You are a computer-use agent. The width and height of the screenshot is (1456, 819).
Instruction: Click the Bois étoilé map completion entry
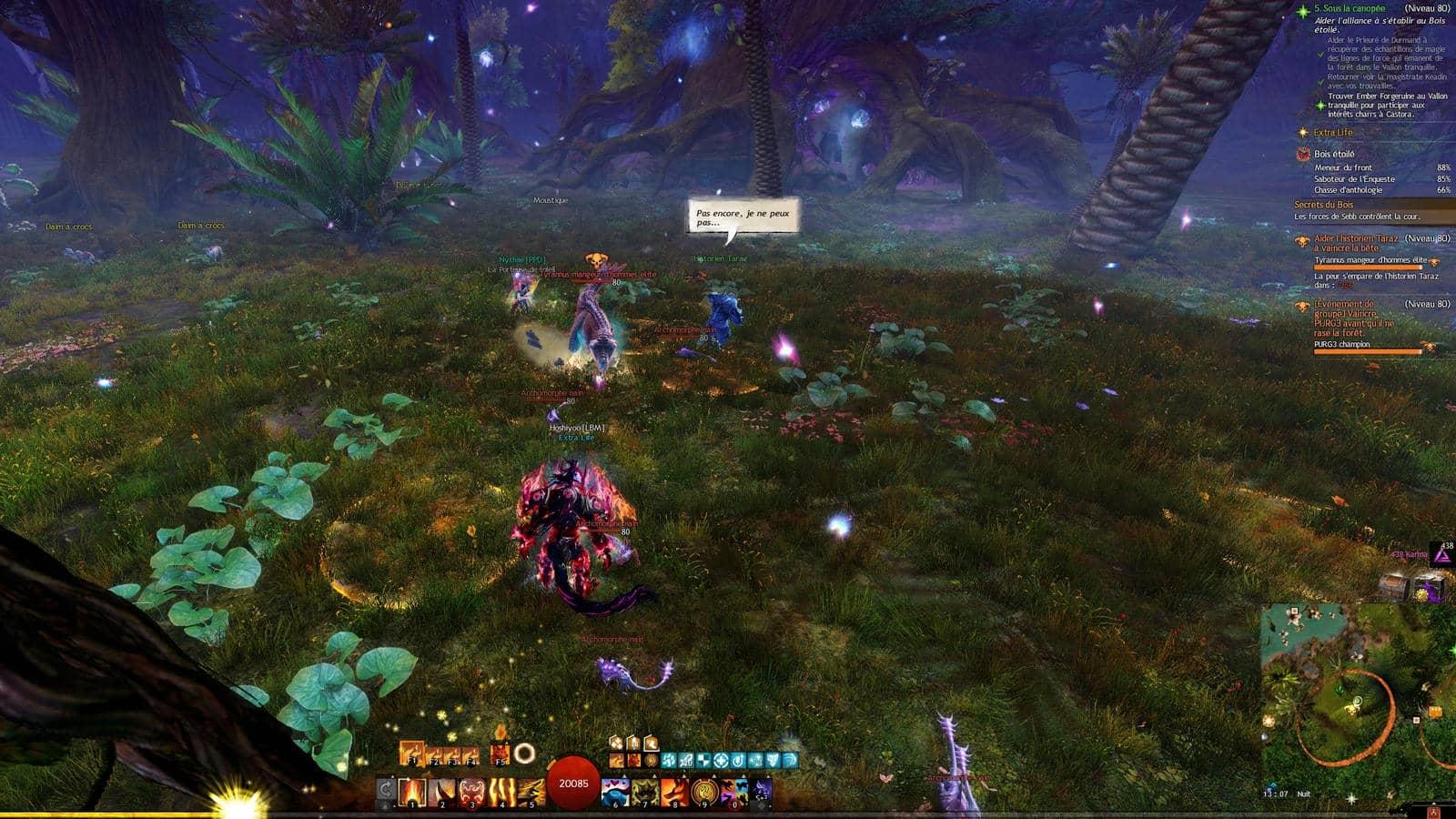[x=1334, y=155]
